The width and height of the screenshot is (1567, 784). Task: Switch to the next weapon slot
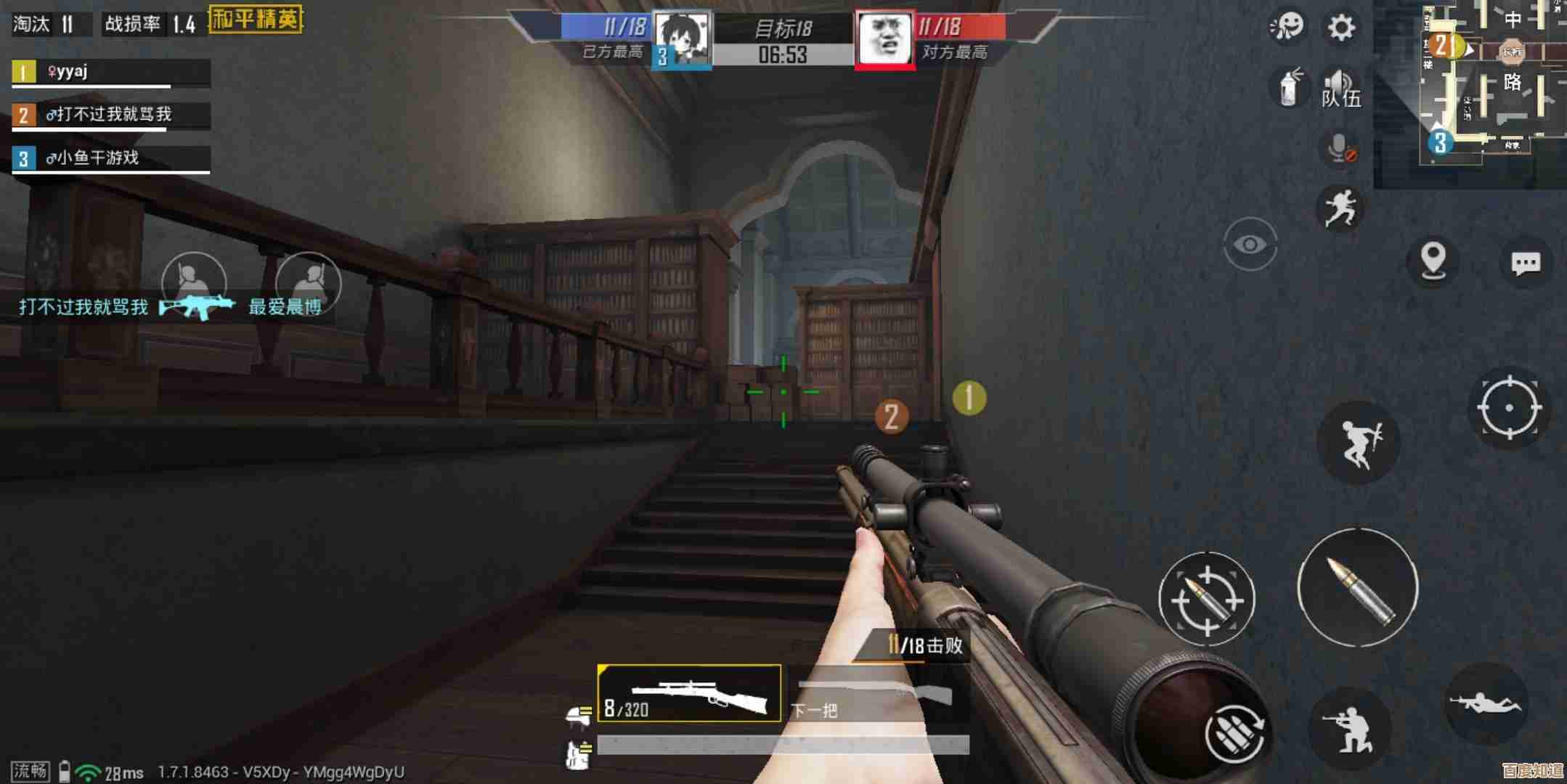pyautogui.click(x=879, y=695)
